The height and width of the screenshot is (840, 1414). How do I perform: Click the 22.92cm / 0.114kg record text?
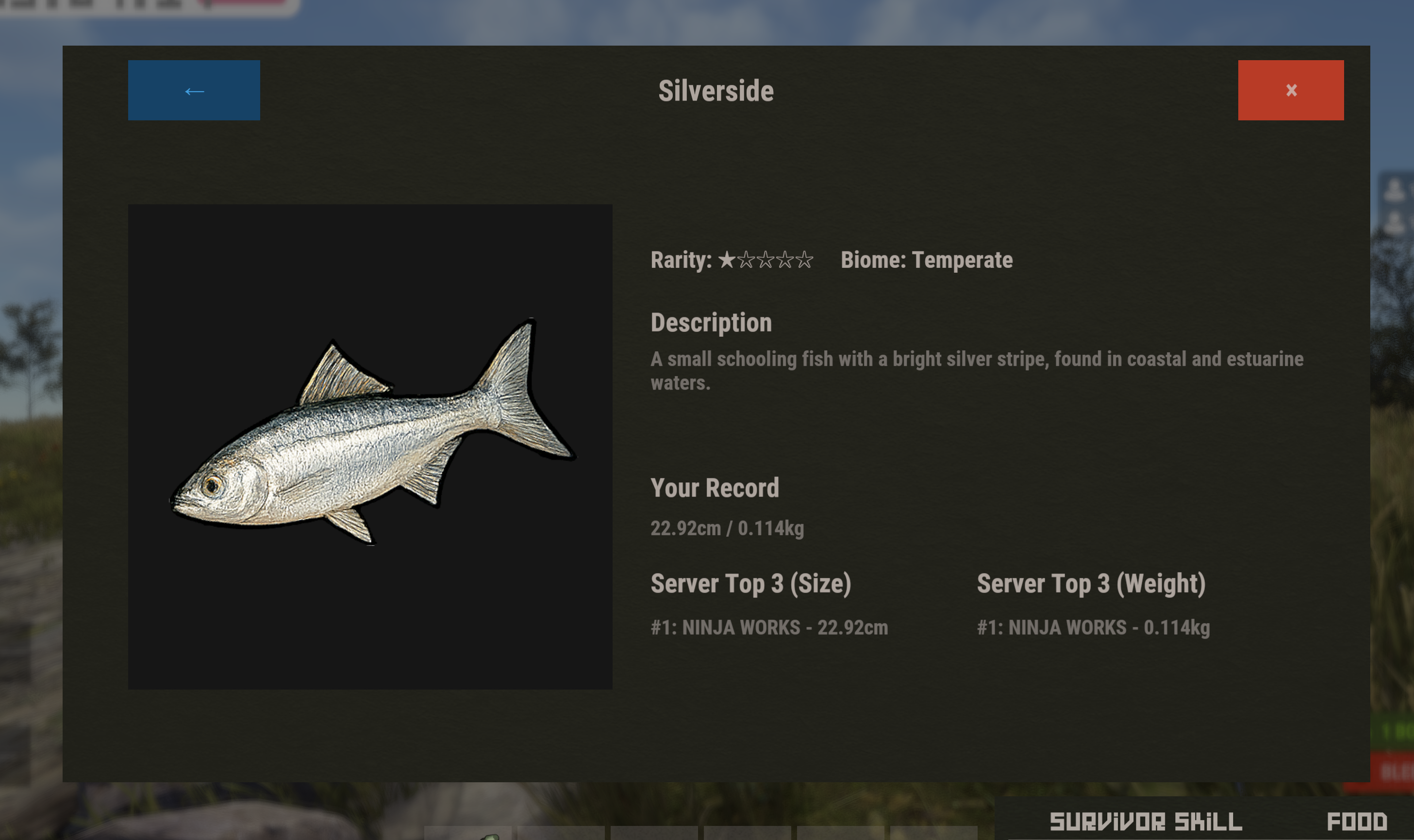pyautogui.click(x=729, y=528)
